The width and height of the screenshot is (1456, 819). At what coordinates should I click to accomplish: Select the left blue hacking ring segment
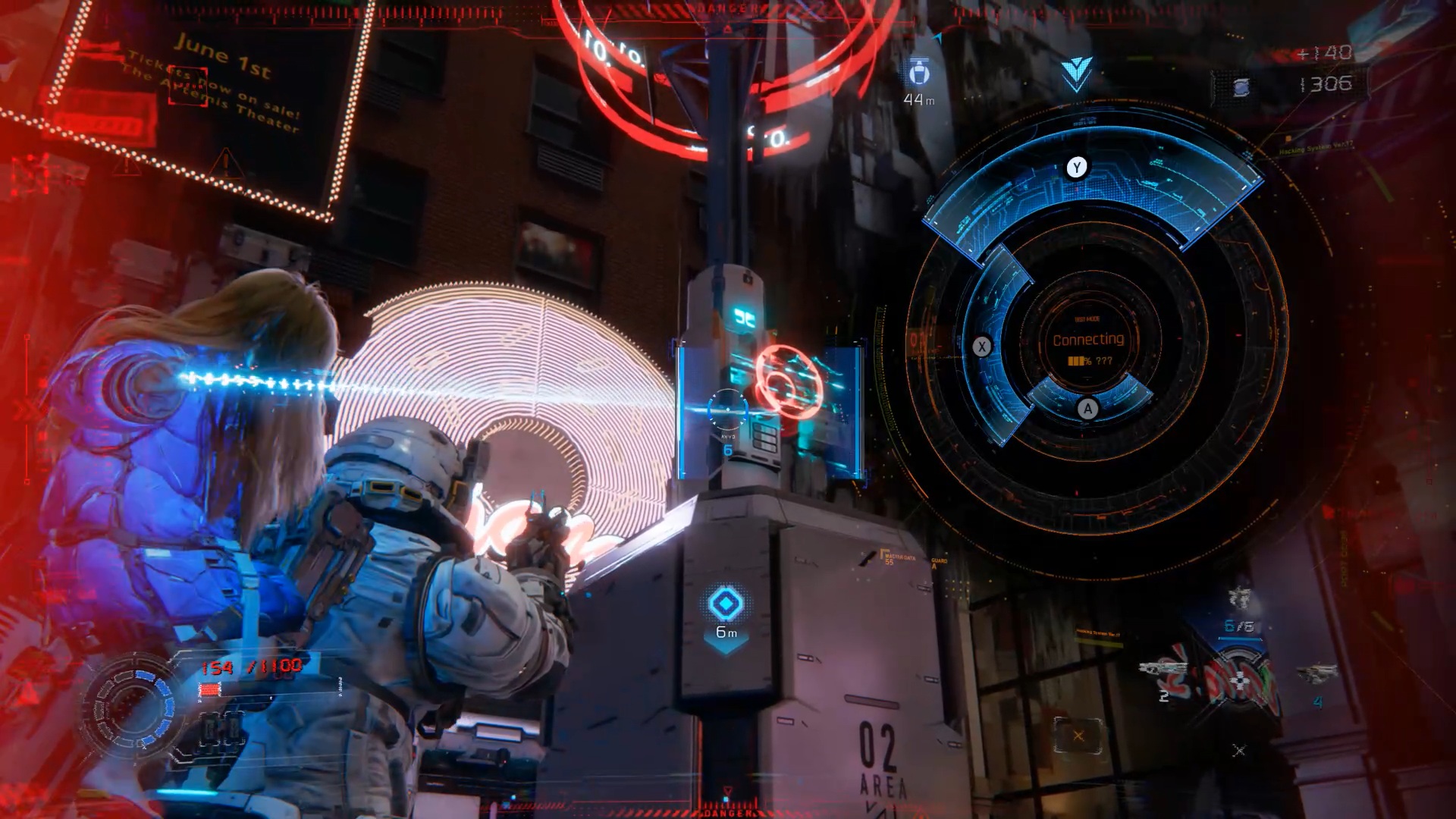[x=990, y=341]
